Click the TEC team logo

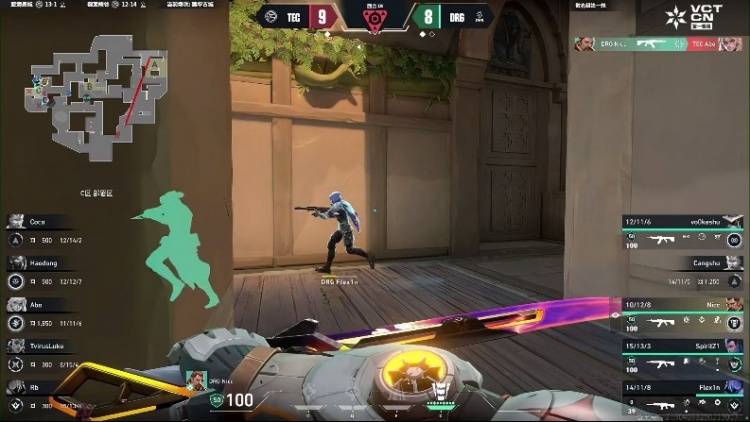point(271,16)
